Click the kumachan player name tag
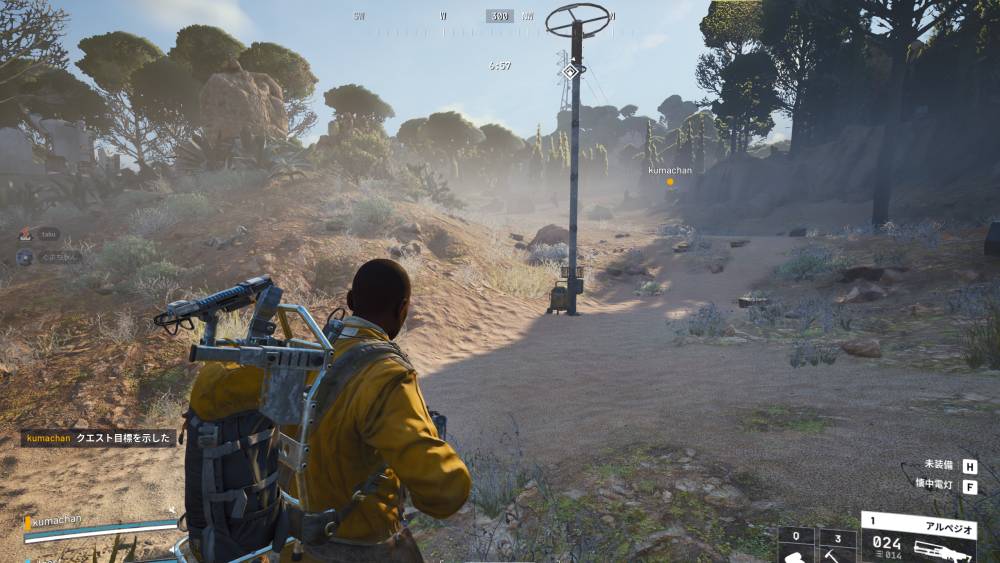 tap(56, 521)
